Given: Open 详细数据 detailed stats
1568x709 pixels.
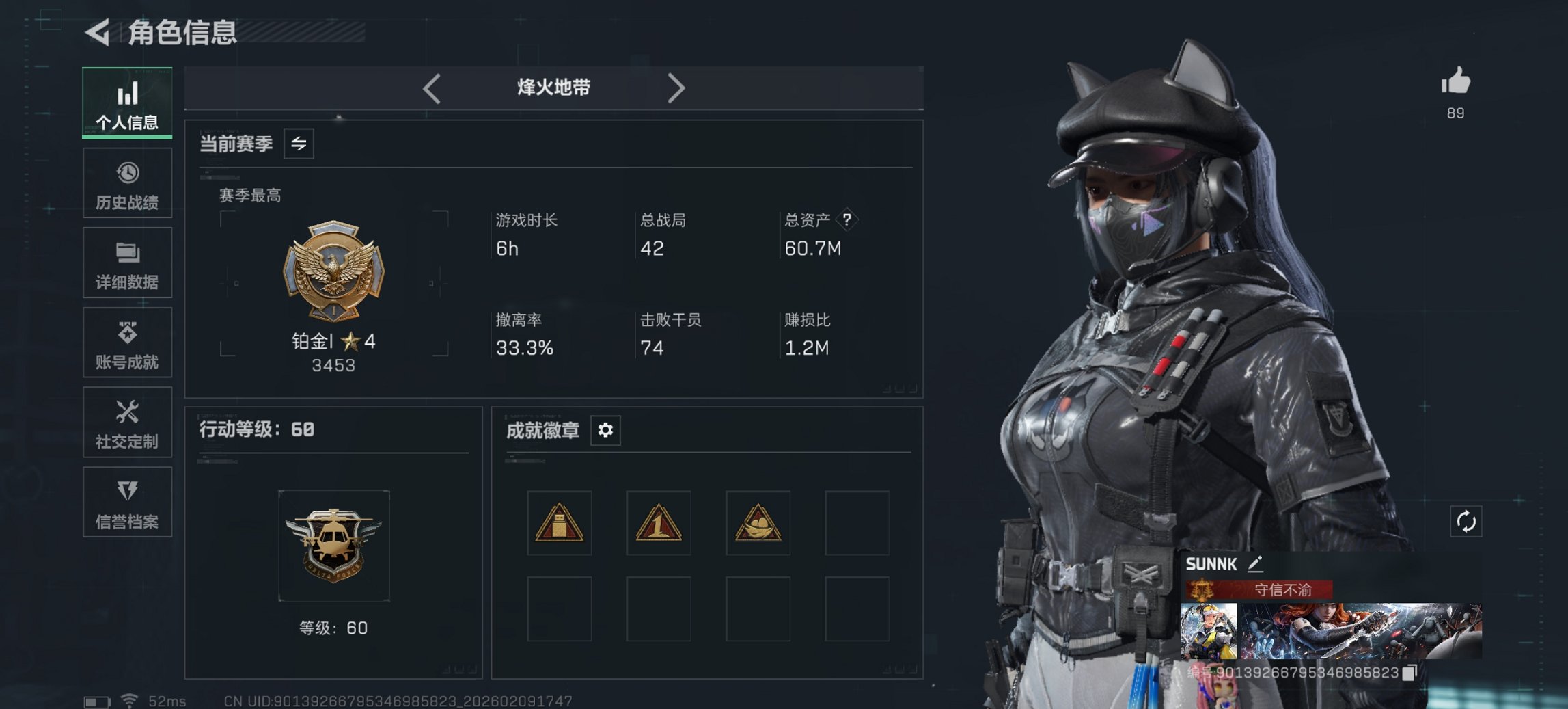Looking at the screenshot, I should tap(127, 263).
